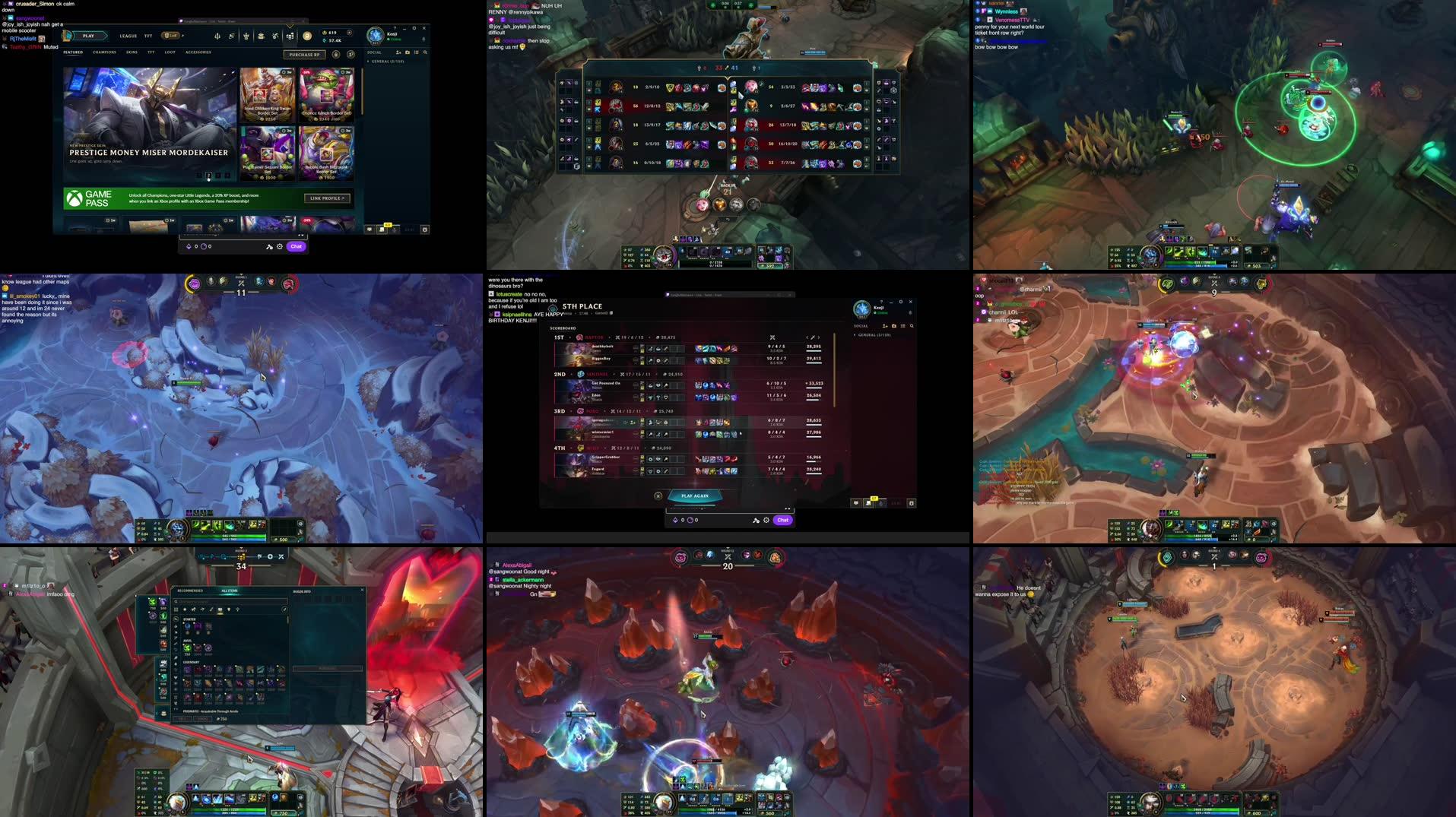
Task: Click the add-friend icon in the Social panel
Action: click(398, 52)
